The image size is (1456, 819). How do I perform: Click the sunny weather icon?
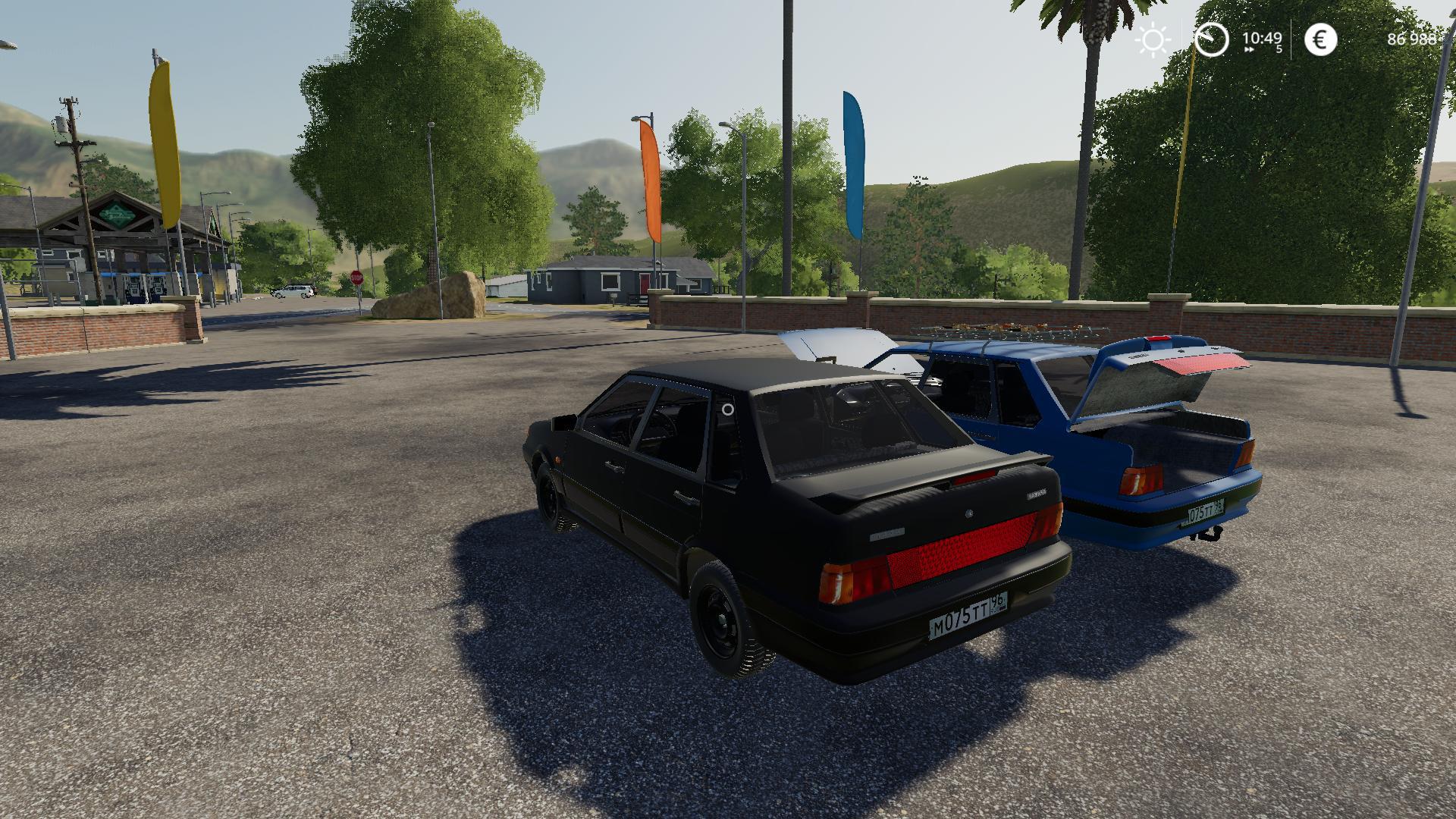click(1153, 39)
